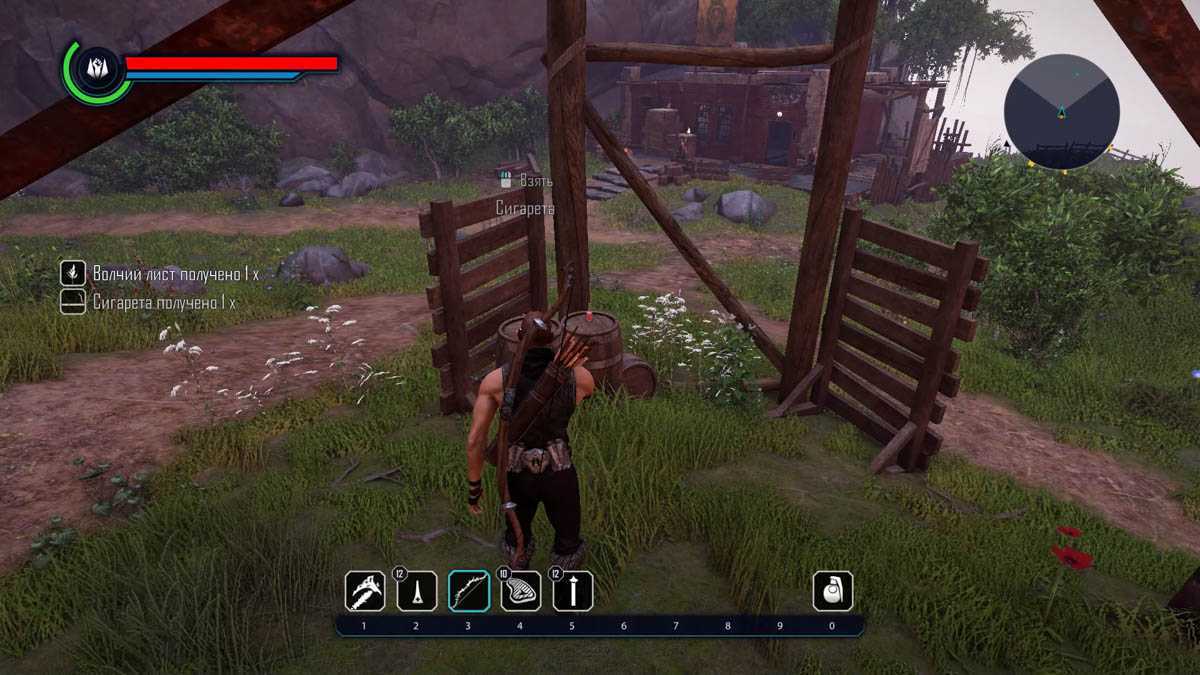Screen dimensions: 1200x675
Task: Click the character emblem beside the health bar
Action: point(97,68)
